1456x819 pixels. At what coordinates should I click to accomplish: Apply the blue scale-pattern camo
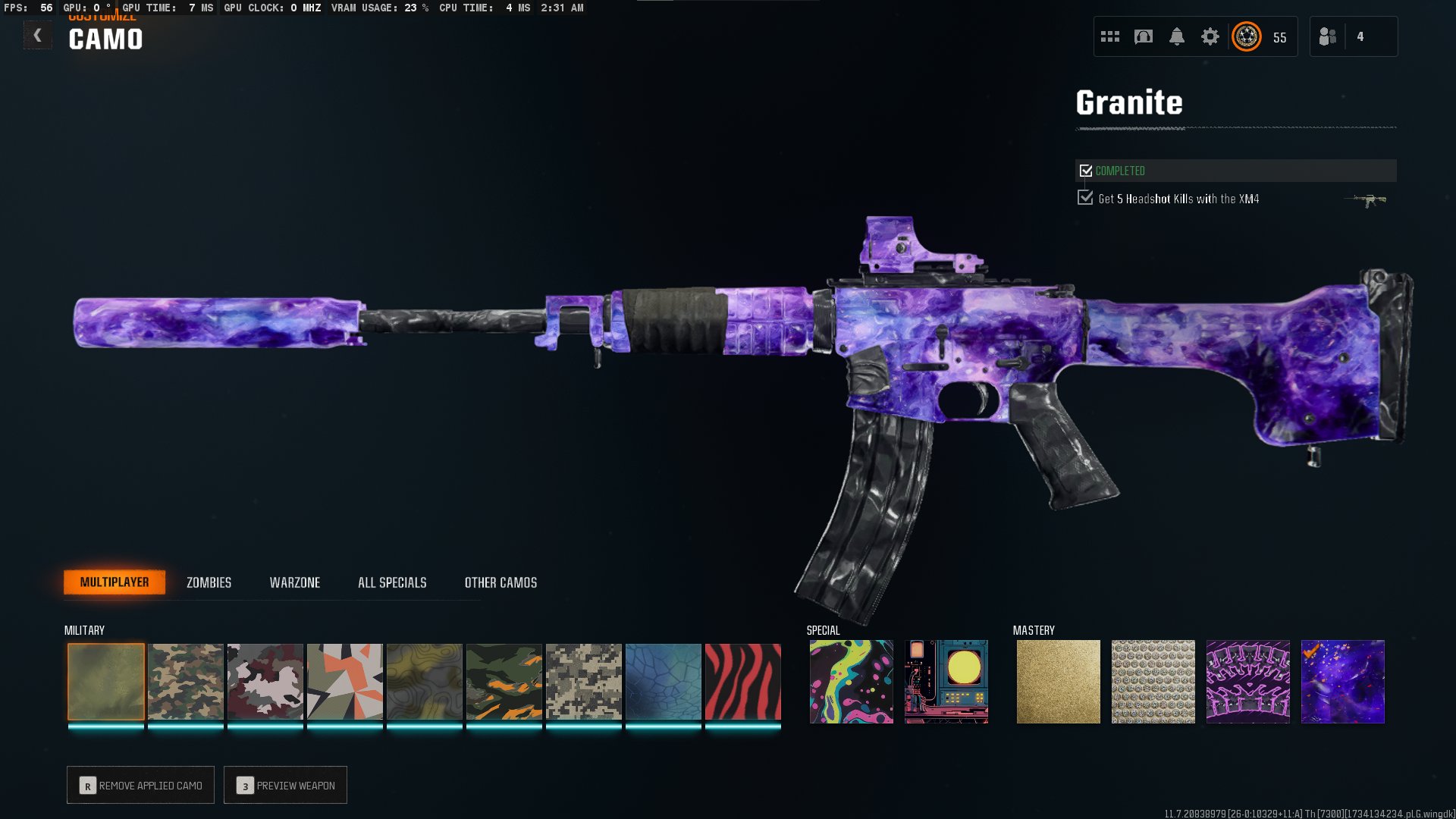664,681
